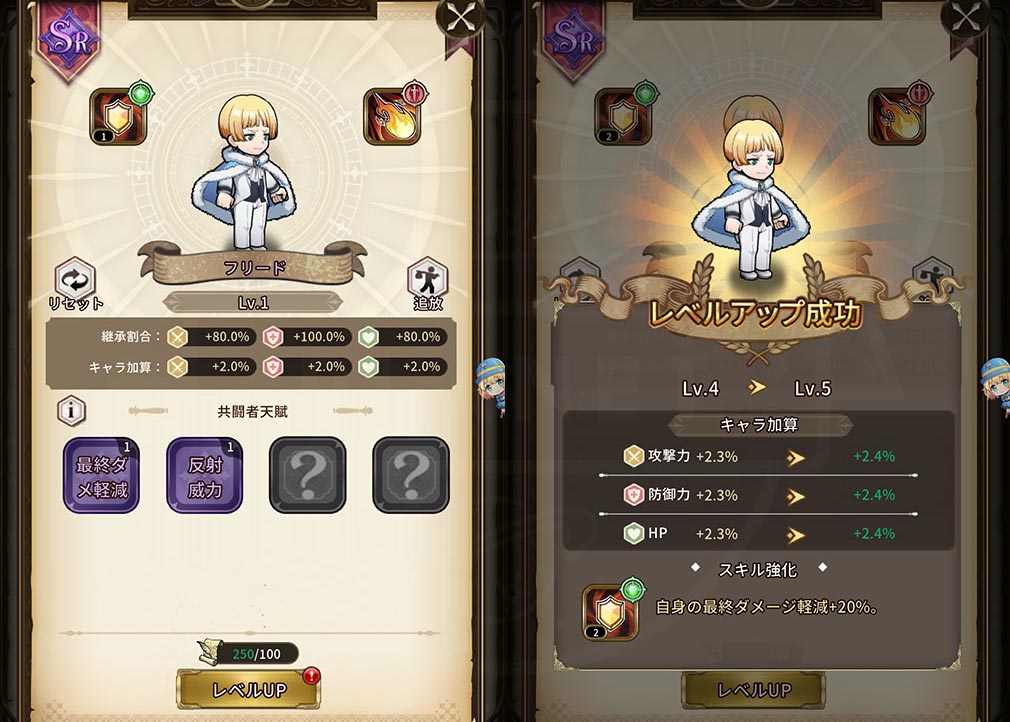Screen dimensions: 1010x722
Task: Click レベルUP button below the level-up success panel
Action: pyautogui.click(x=752, y=689)
